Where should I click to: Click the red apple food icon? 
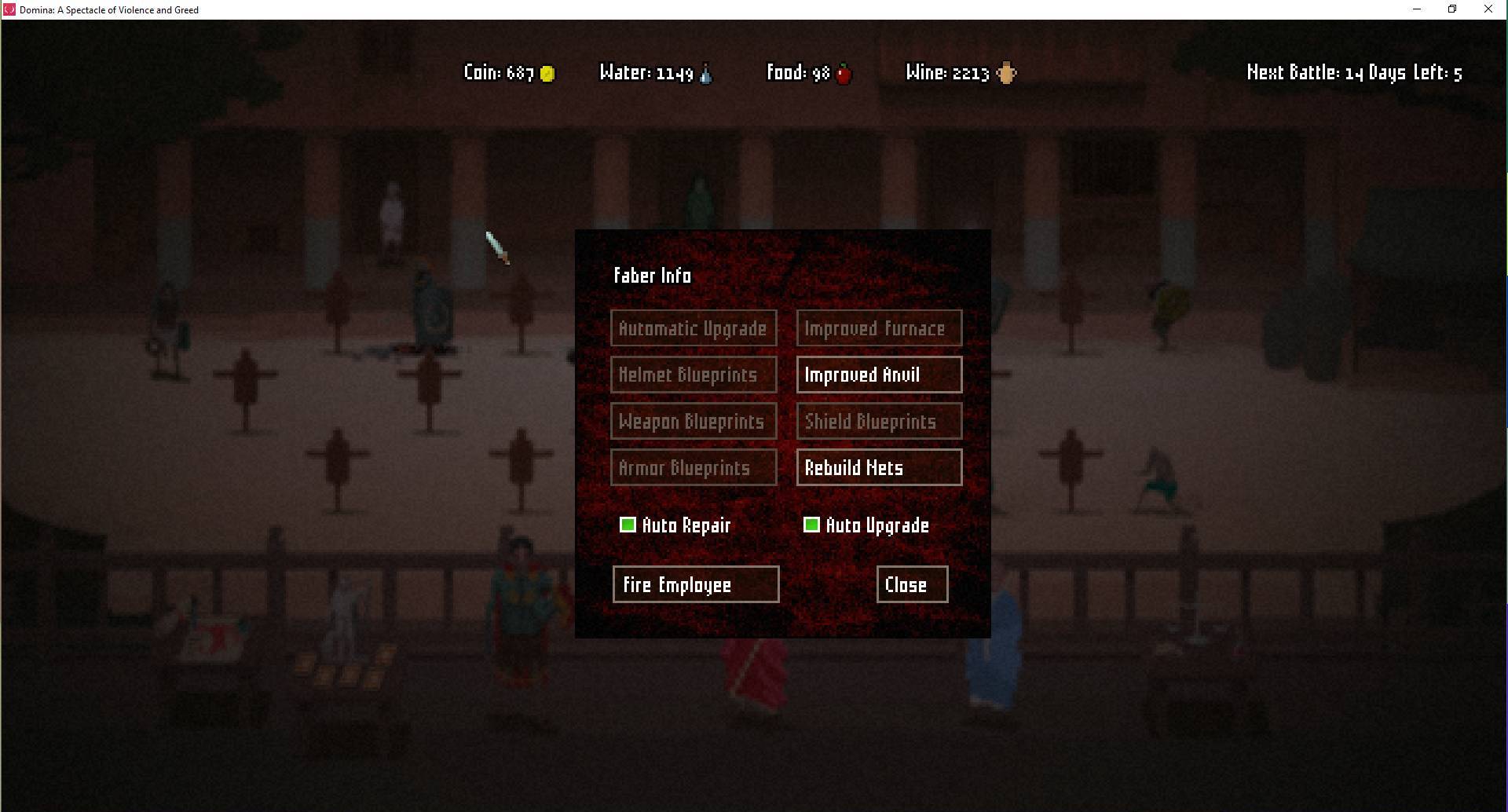point(844,73)
